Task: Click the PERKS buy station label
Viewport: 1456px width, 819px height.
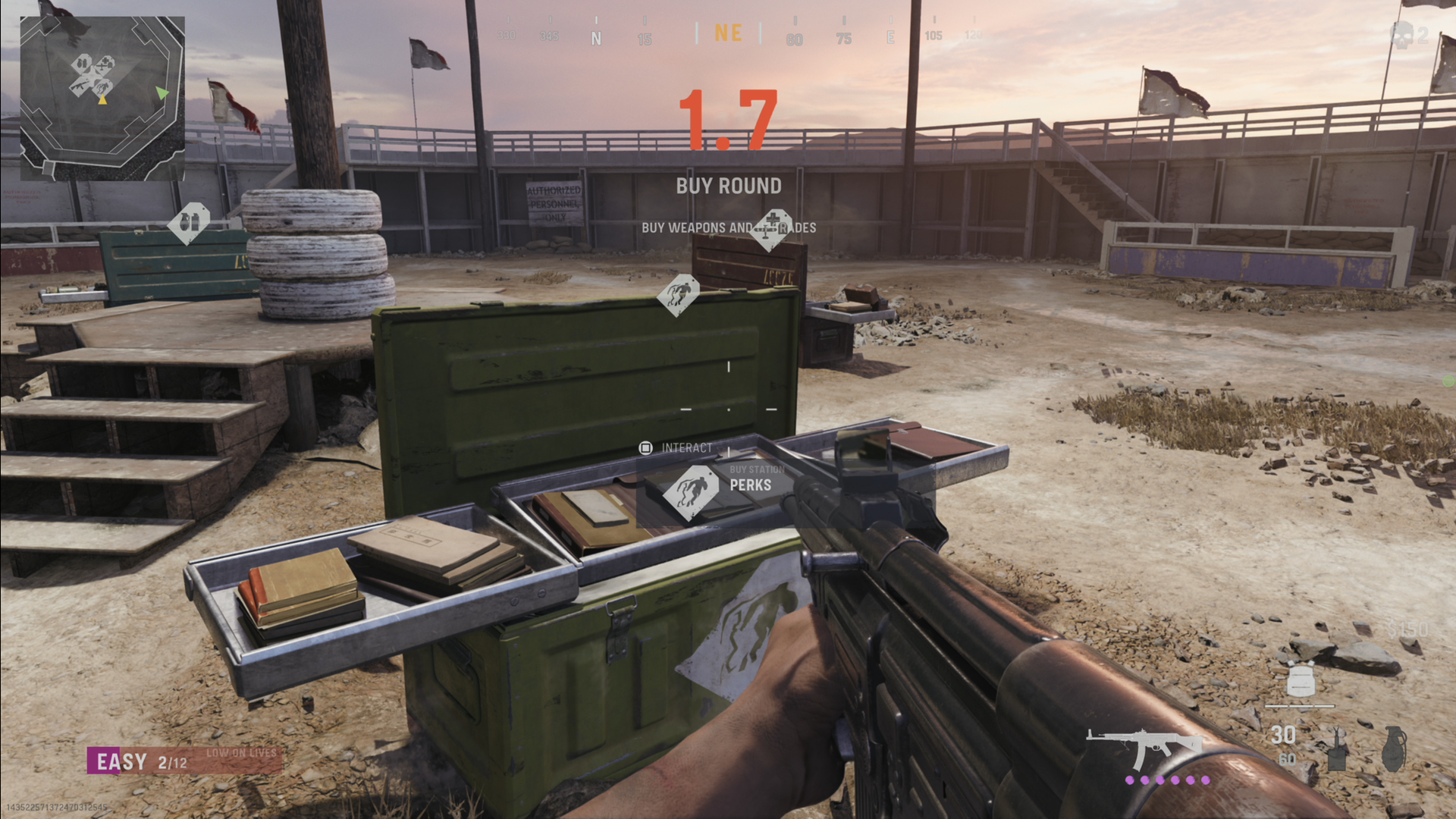Action: pyautogui.click(x=751, y=485)
